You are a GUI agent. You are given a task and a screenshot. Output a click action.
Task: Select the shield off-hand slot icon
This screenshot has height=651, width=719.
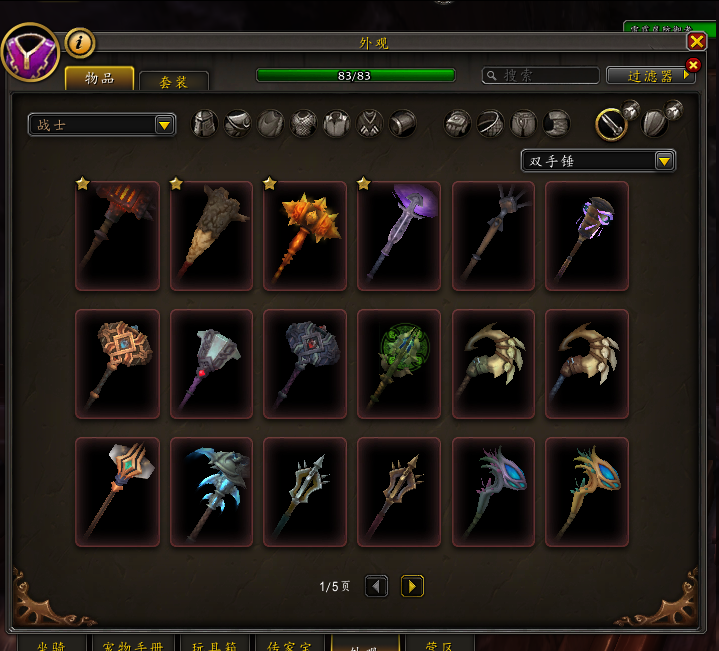tap(655, 124)
